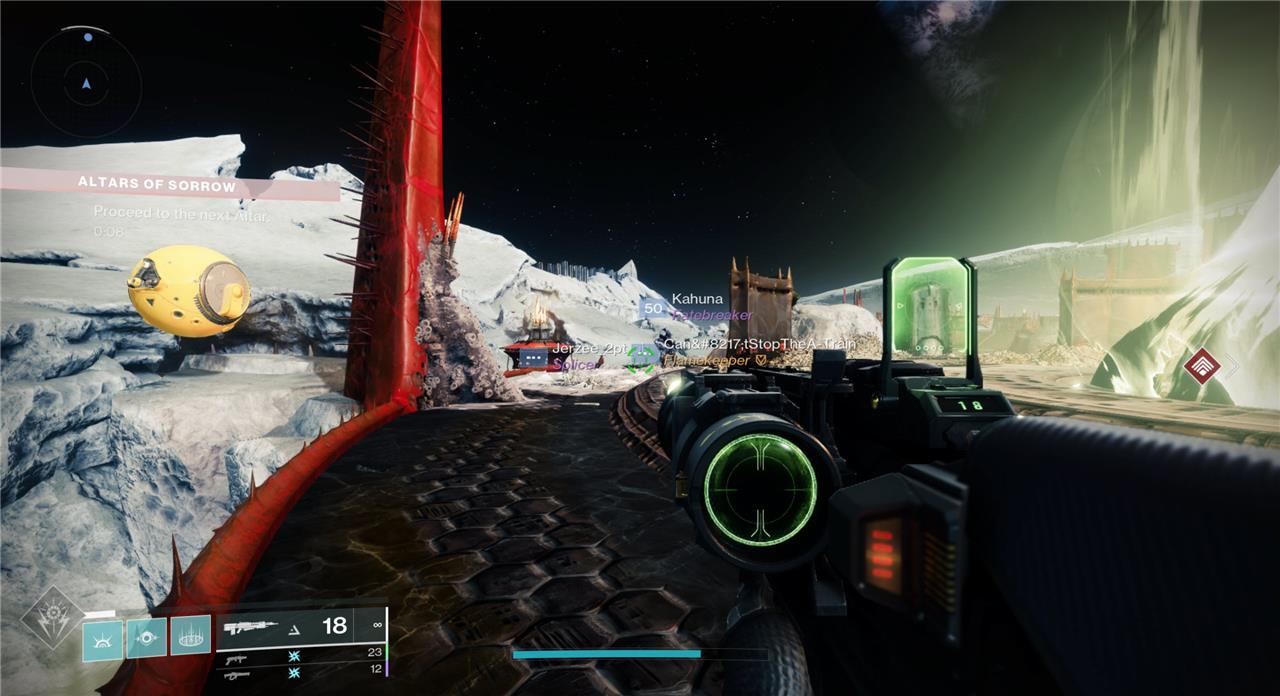Click the red diamond waypoint marker
The image size is (1280, 696).
coord(1202,366)
